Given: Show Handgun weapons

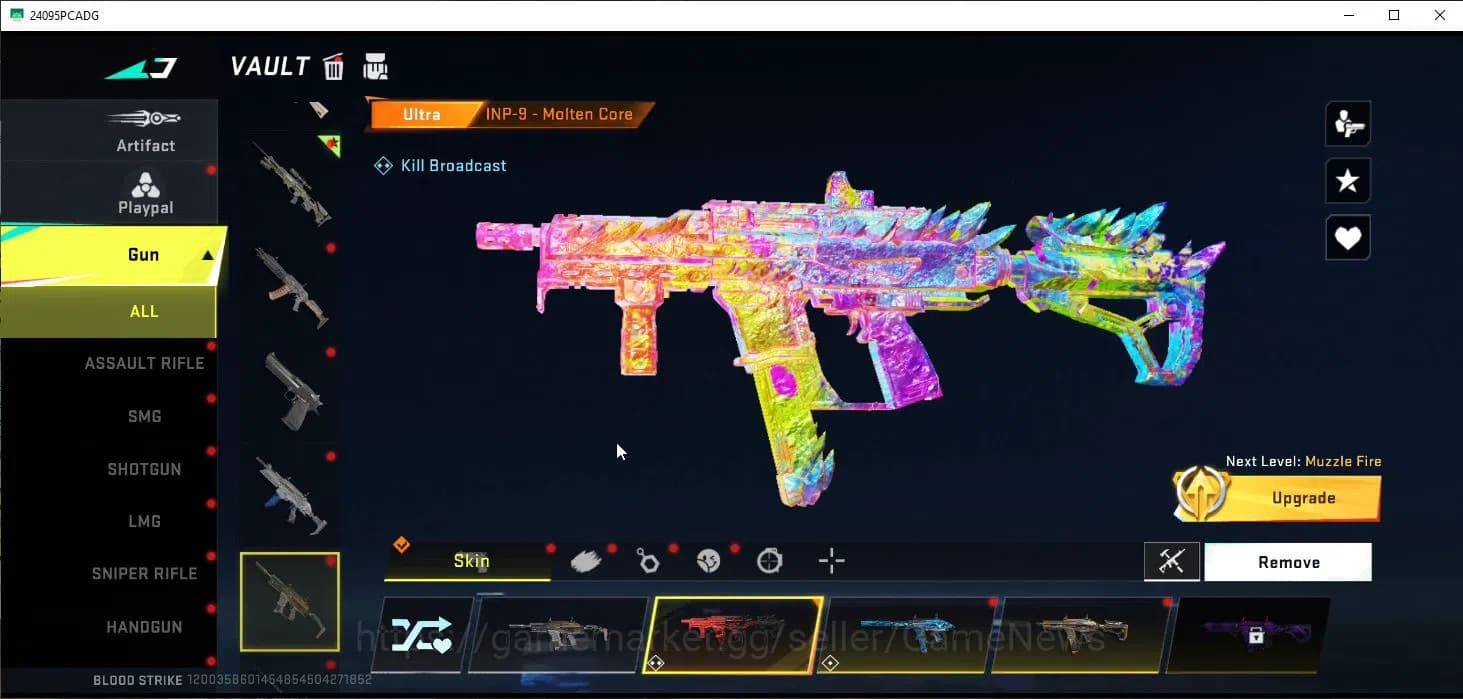Looking at the screenshot, I should pyautogui.click(x=144, y=627).
